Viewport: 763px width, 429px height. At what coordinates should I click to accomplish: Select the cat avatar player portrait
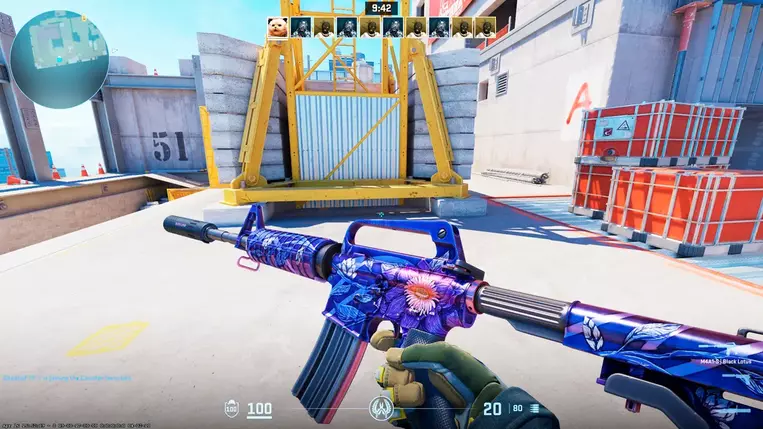coord(277,27)
